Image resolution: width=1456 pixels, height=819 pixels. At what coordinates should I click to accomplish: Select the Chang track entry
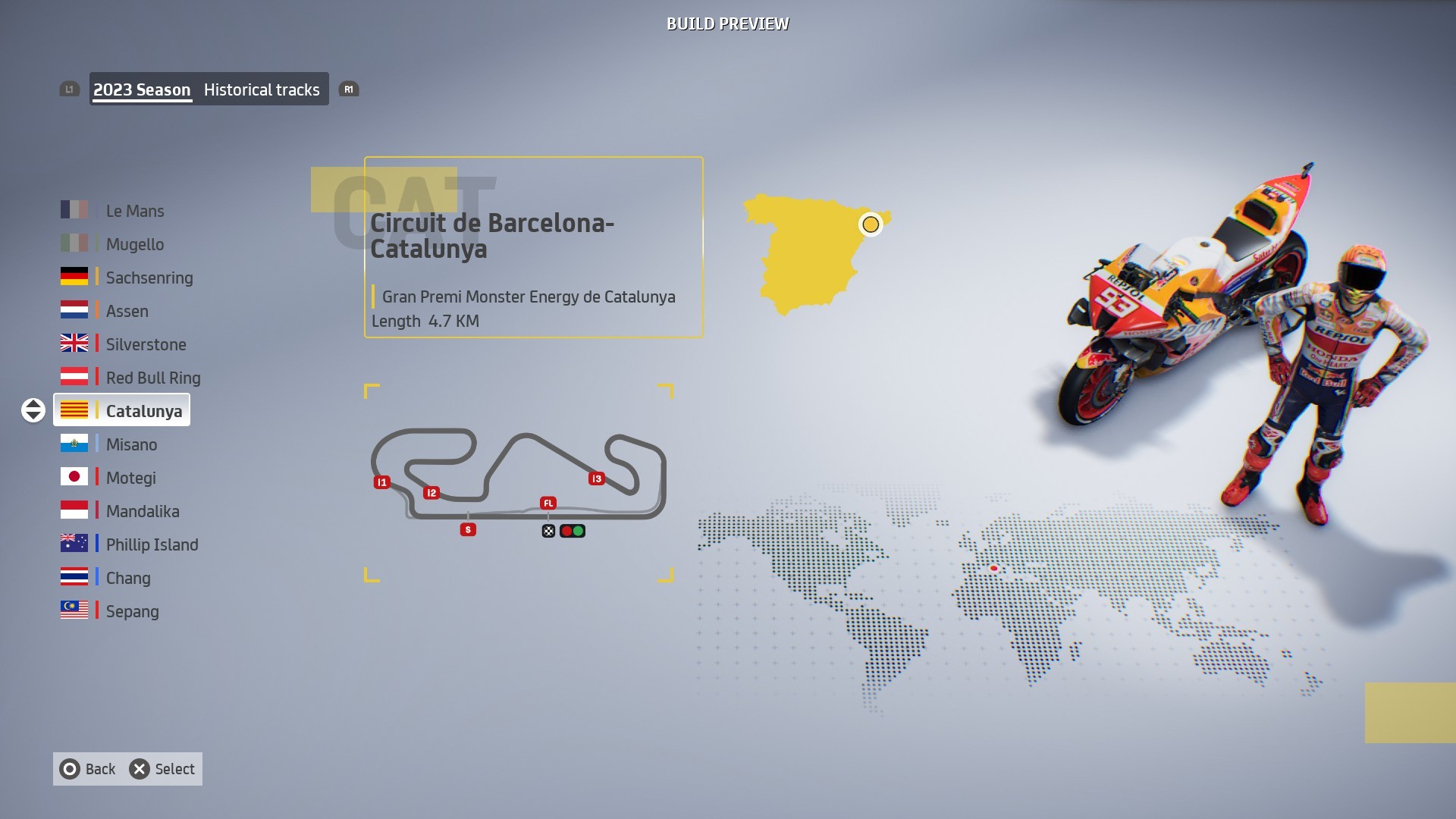tap(128, 578)
